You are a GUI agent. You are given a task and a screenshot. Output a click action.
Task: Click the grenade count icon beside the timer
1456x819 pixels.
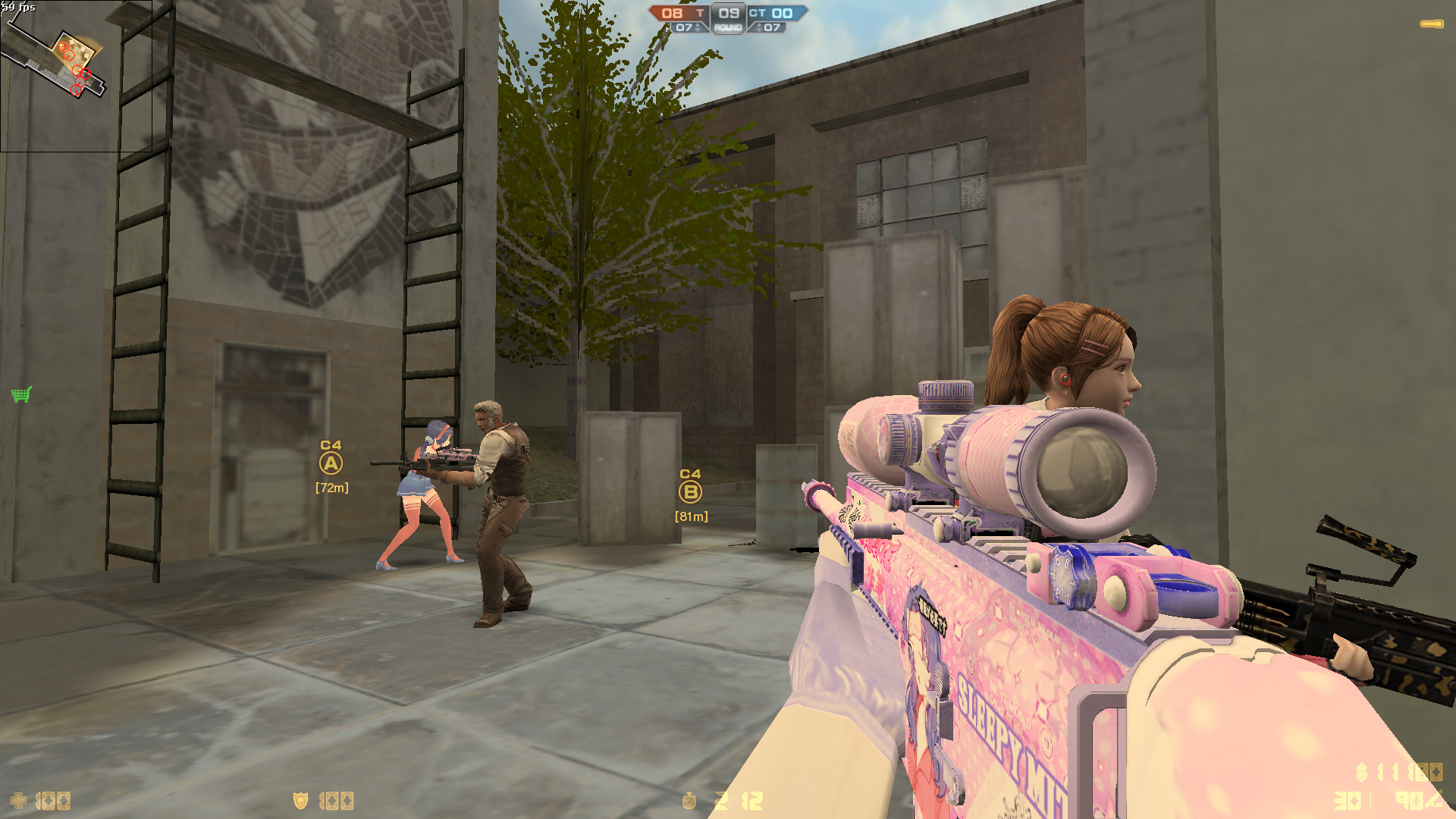[x=717, y=799]
